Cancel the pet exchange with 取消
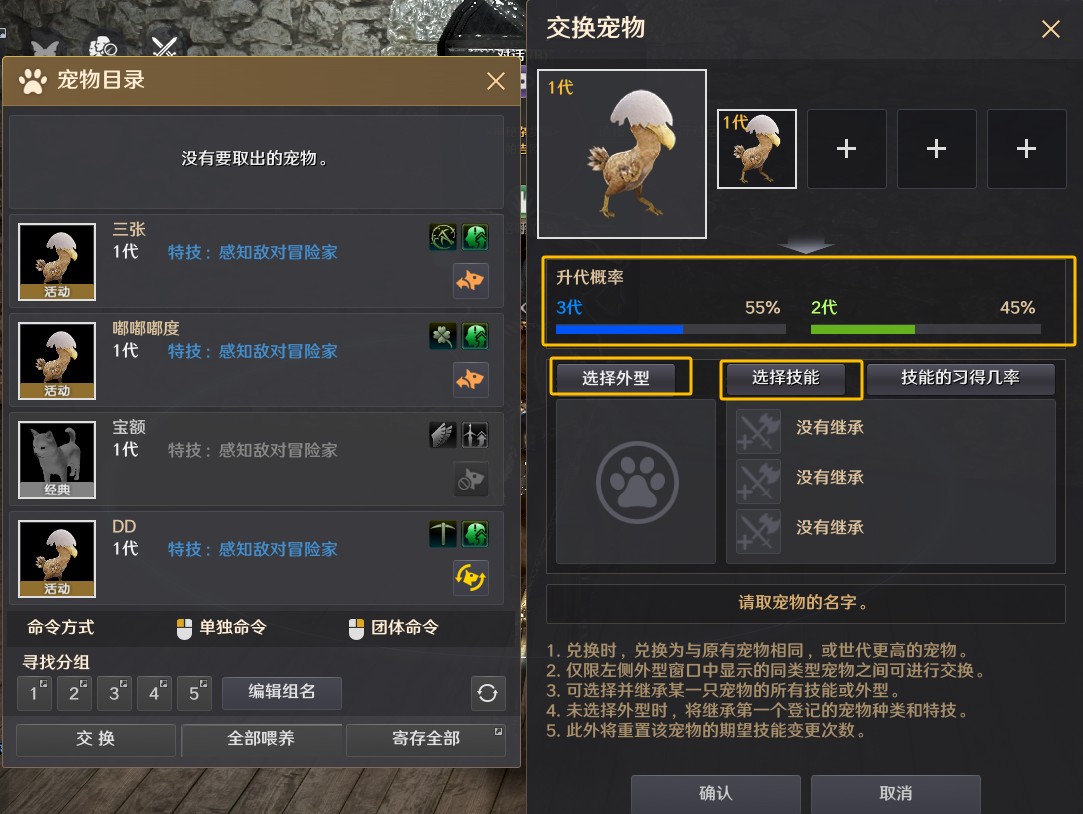1083x814 pixels. (895, 793)
